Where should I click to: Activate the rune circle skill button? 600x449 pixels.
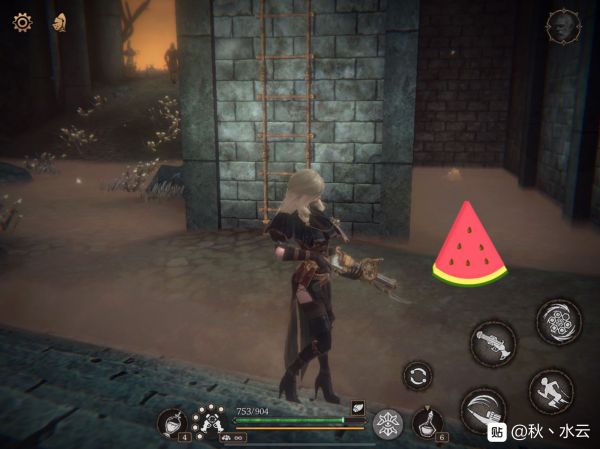(558, 321)
